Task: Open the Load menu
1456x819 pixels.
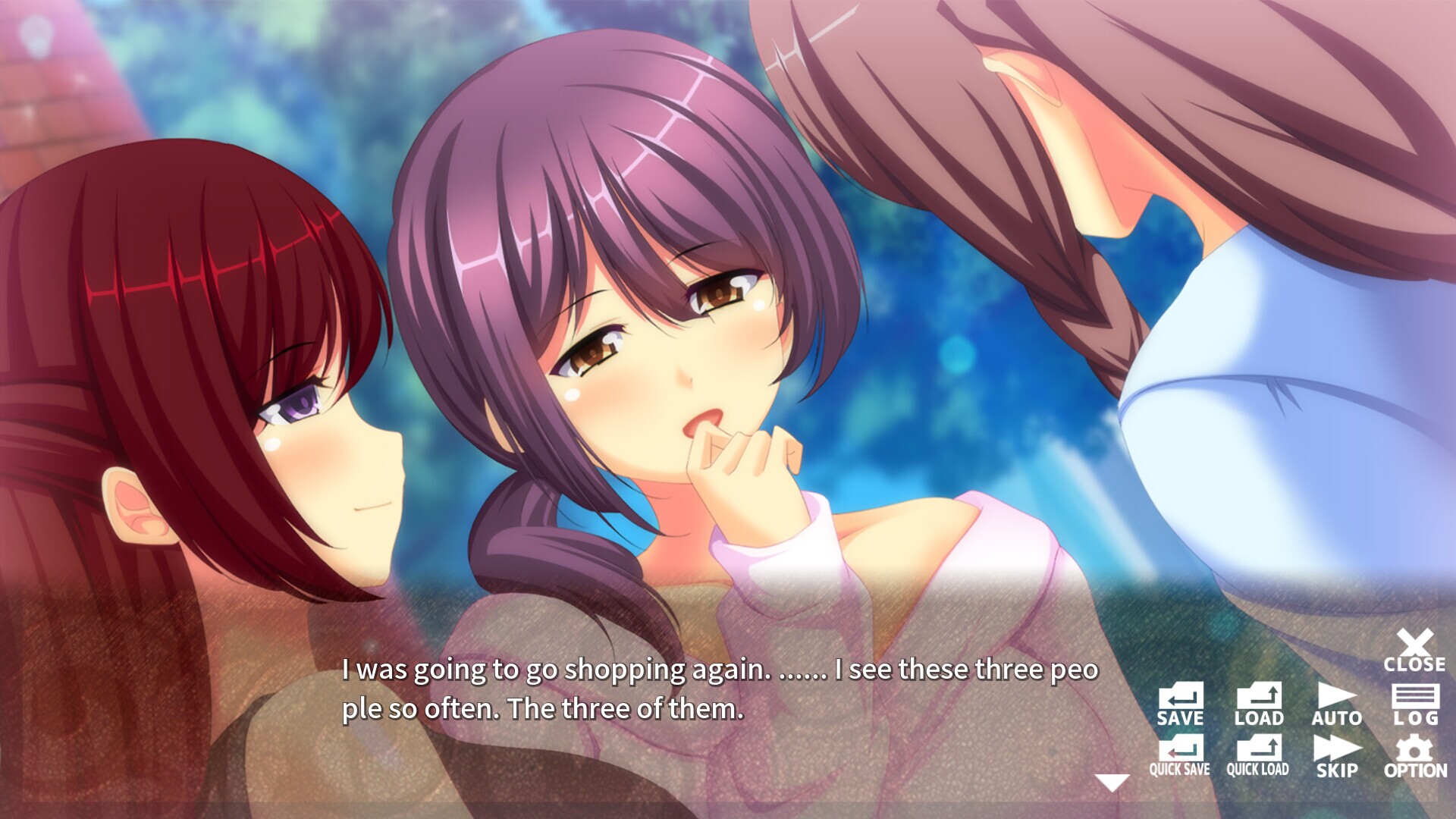Action: click(x=1259, y=704)
